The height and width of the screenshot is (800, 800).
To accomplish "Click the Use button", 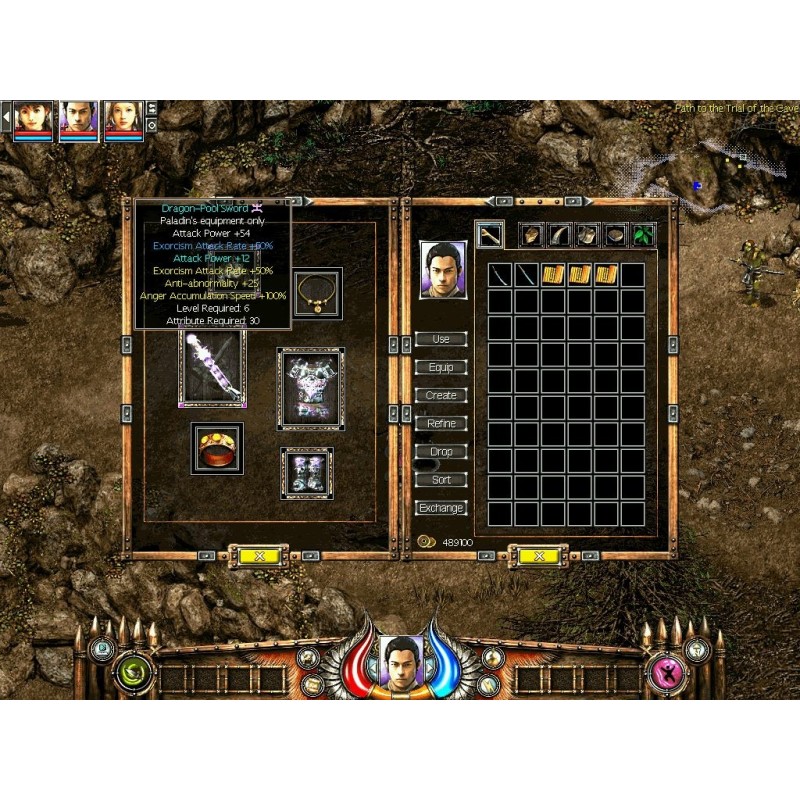I will pos(441,339).
